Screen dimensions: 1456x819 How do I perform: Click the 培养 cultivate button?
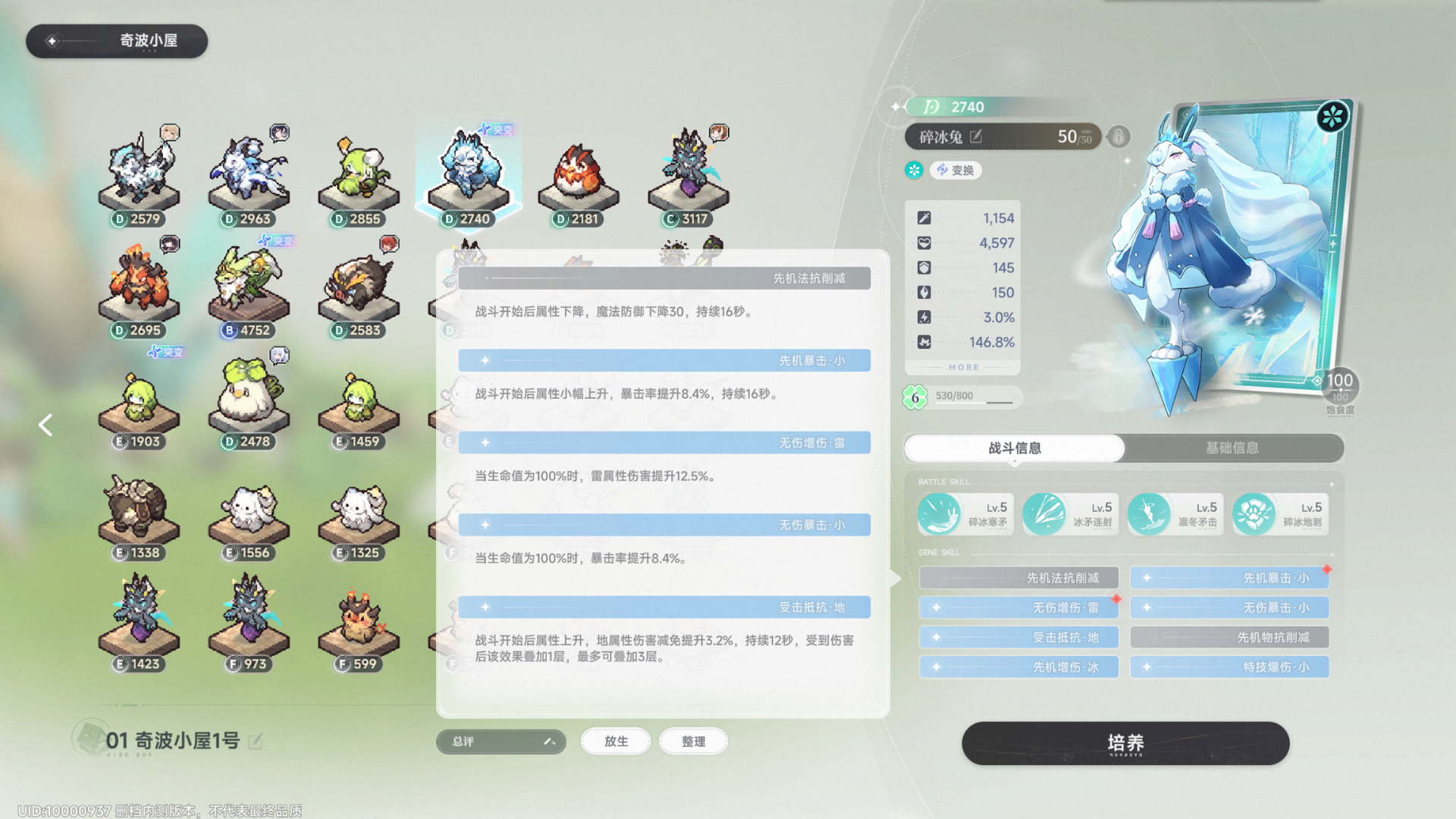pyautogui.click(x=1125, y=743)
